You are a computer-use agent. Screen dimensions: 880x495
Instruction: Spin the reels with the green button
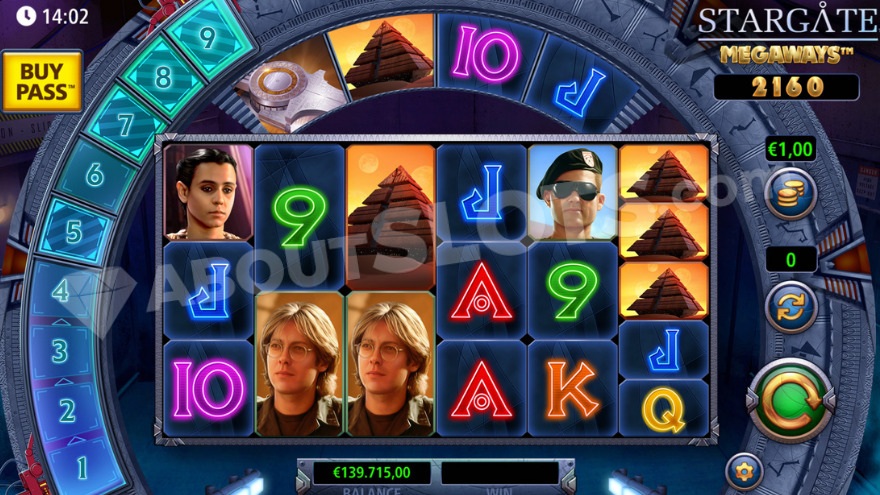792,400
